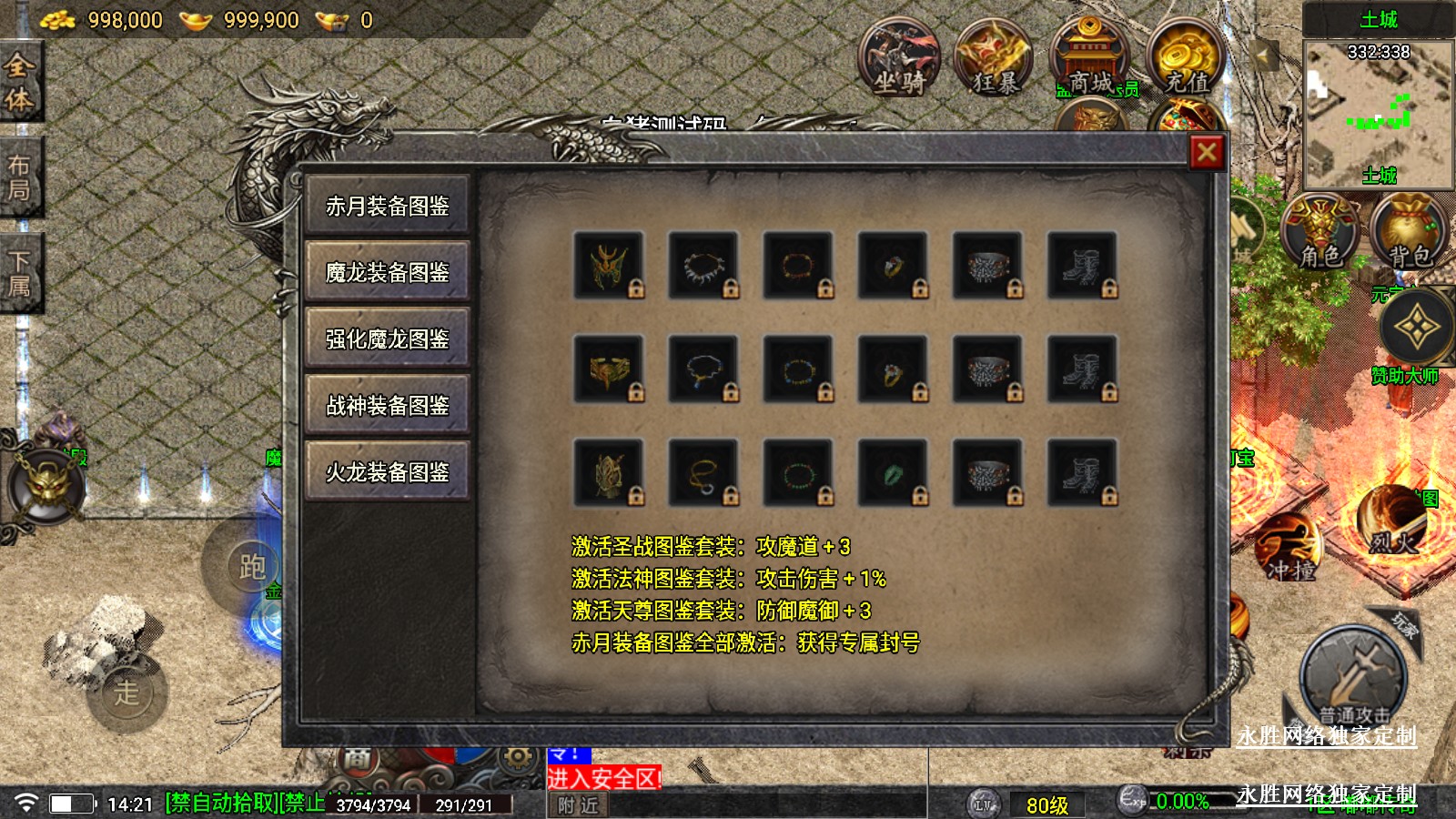Open the 充值 recharge menu

tap(1186, 60)
